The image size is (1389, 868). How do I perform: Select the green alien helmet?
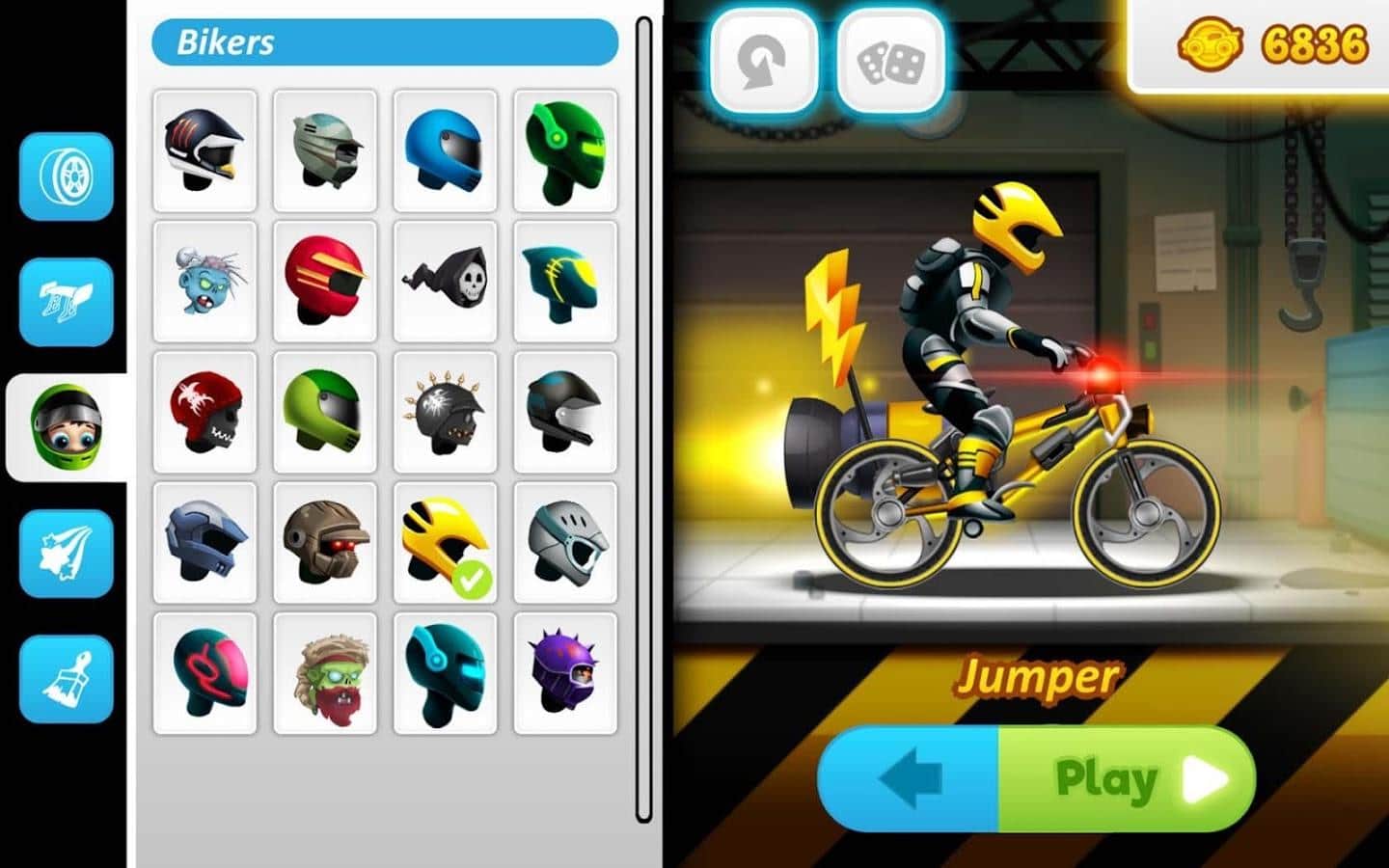564,149
